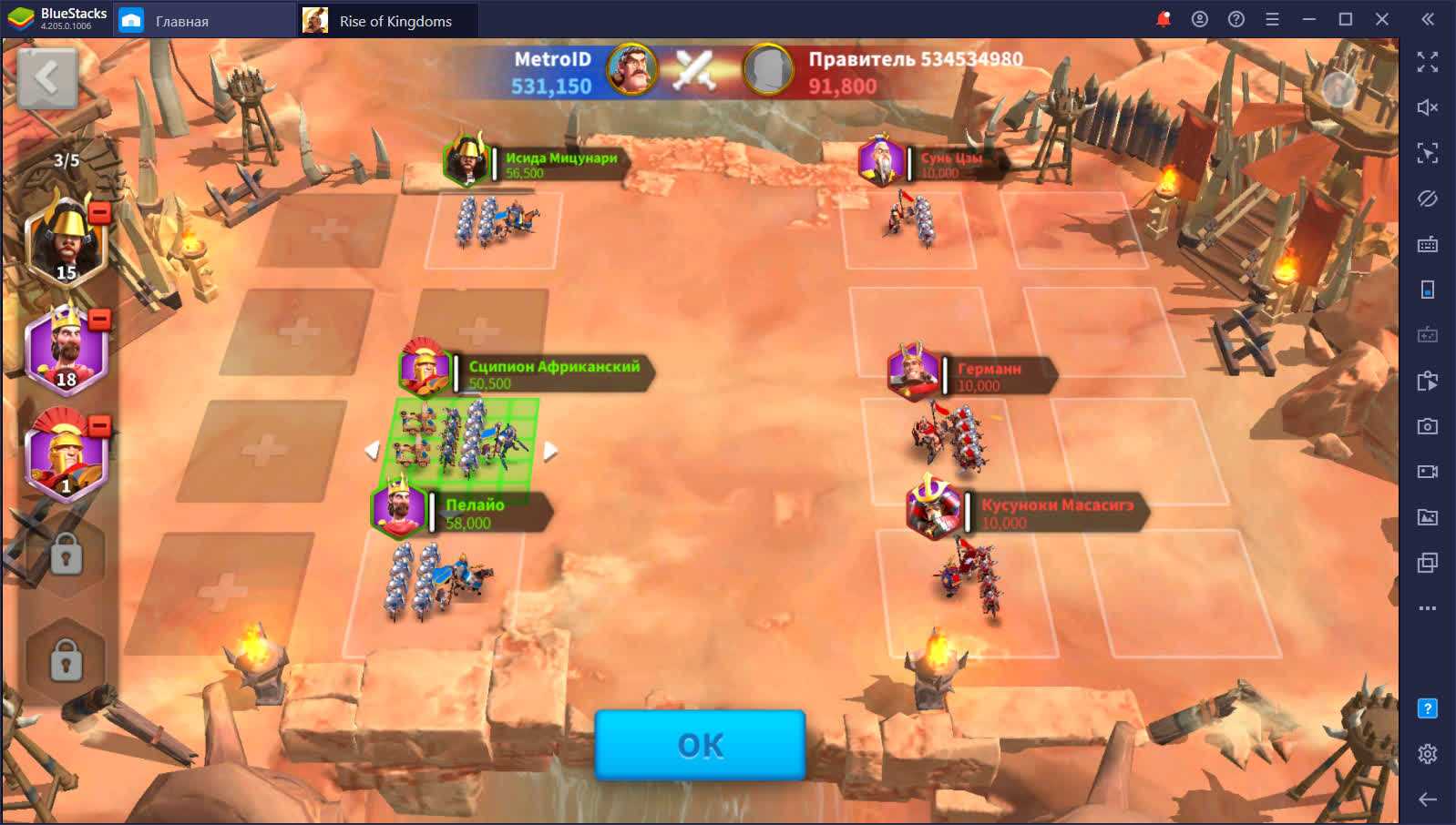Select Исида Мицунари troop unit

tap(495, 223)
